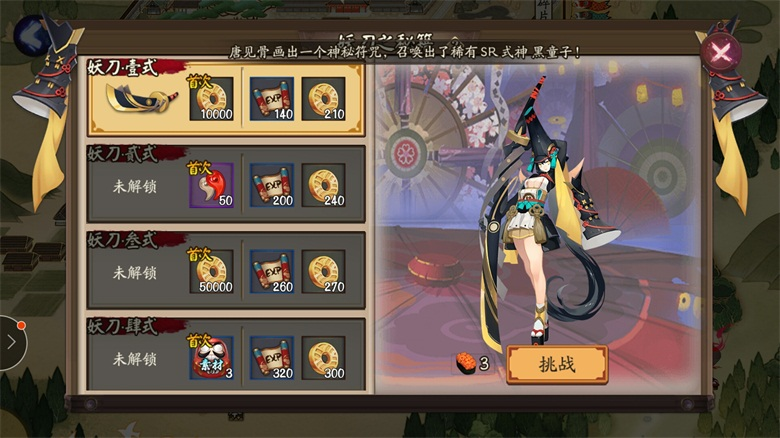The height and width of the screenshot is (438, 780).
Task: Check the 320 EXP scroll reward
Action: point(271,357)
